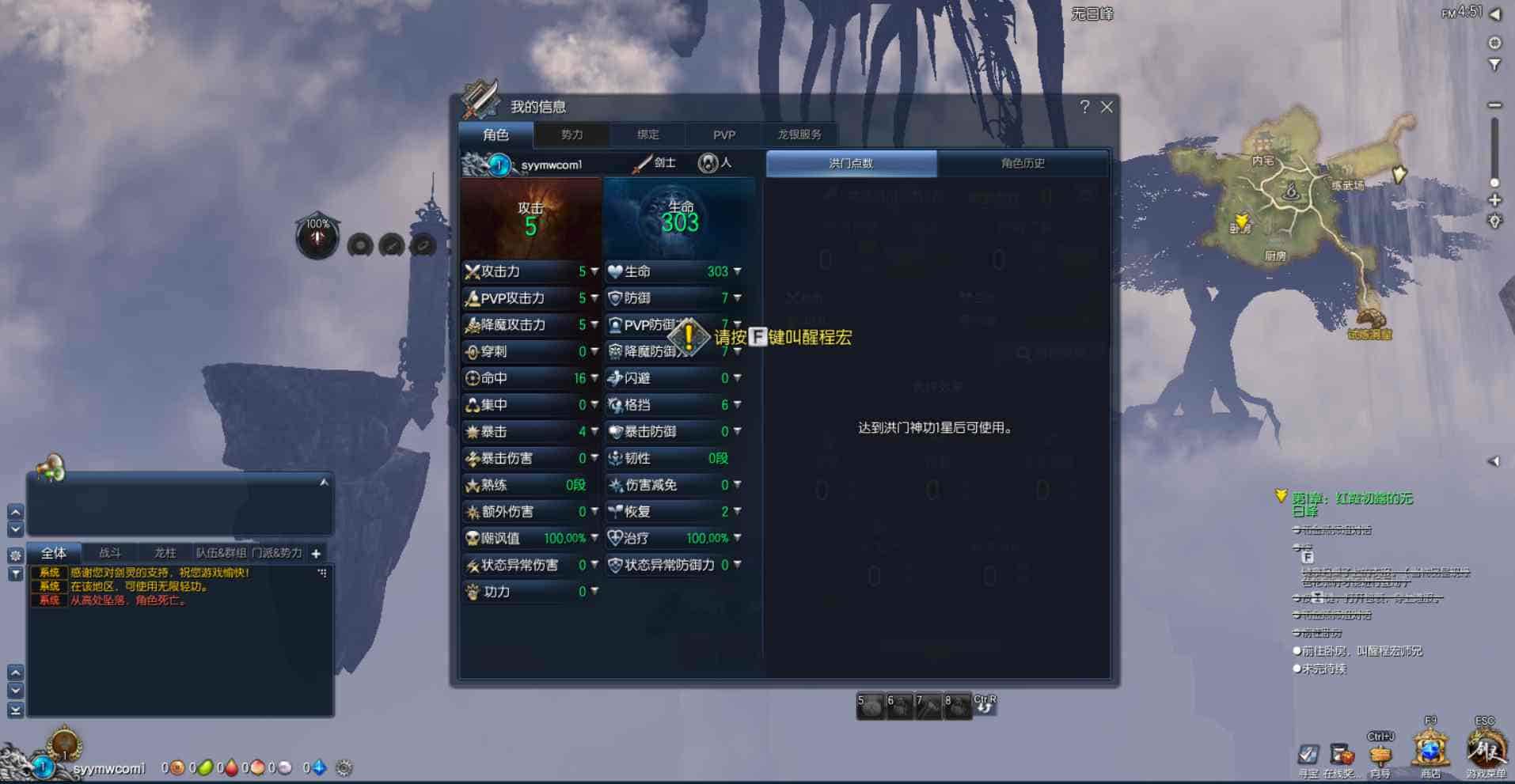Switch to the PVP tab

[722, 134]
